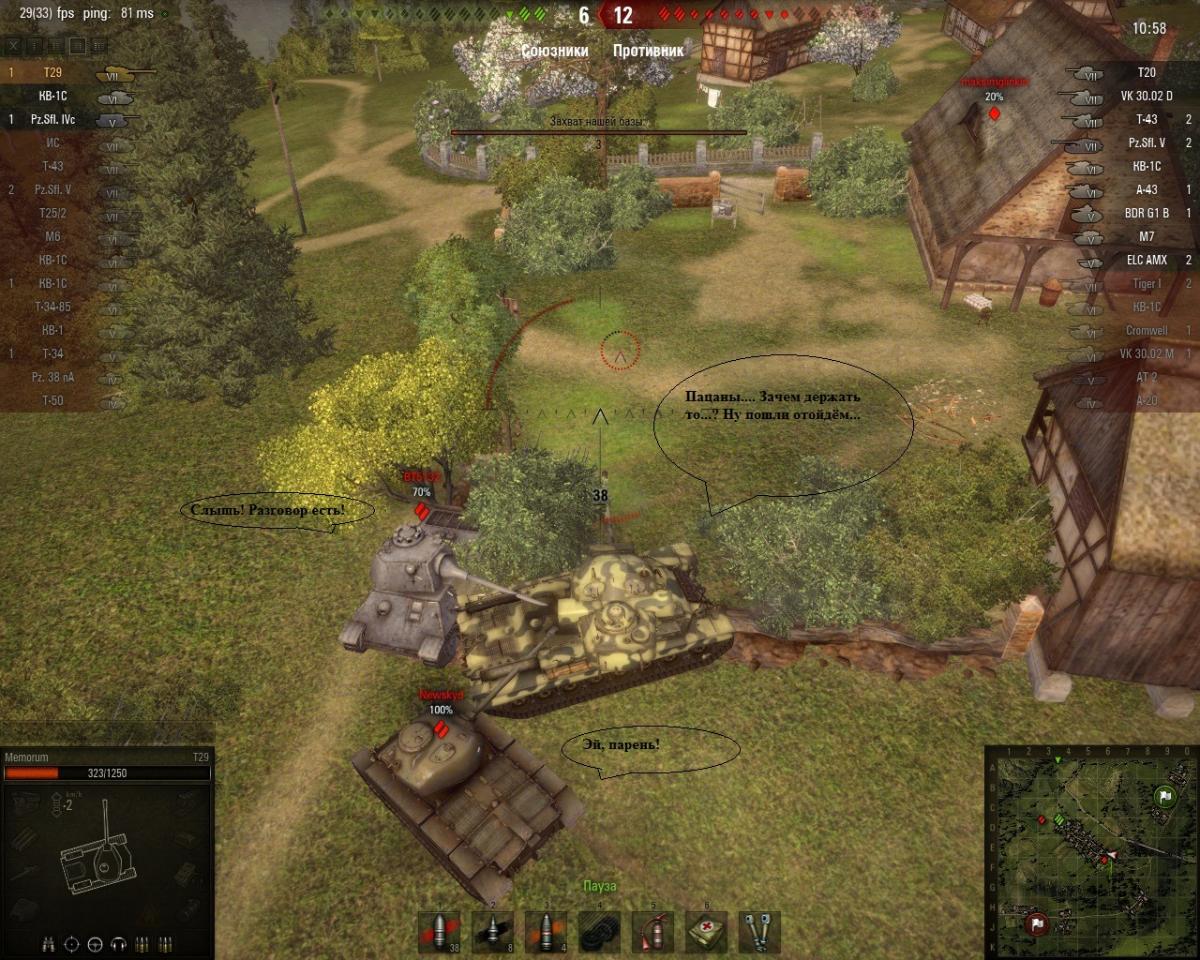Select the shell slot with 38 rounds
Viewport: 1200px width, 960px height.
(x=438, y=931)
